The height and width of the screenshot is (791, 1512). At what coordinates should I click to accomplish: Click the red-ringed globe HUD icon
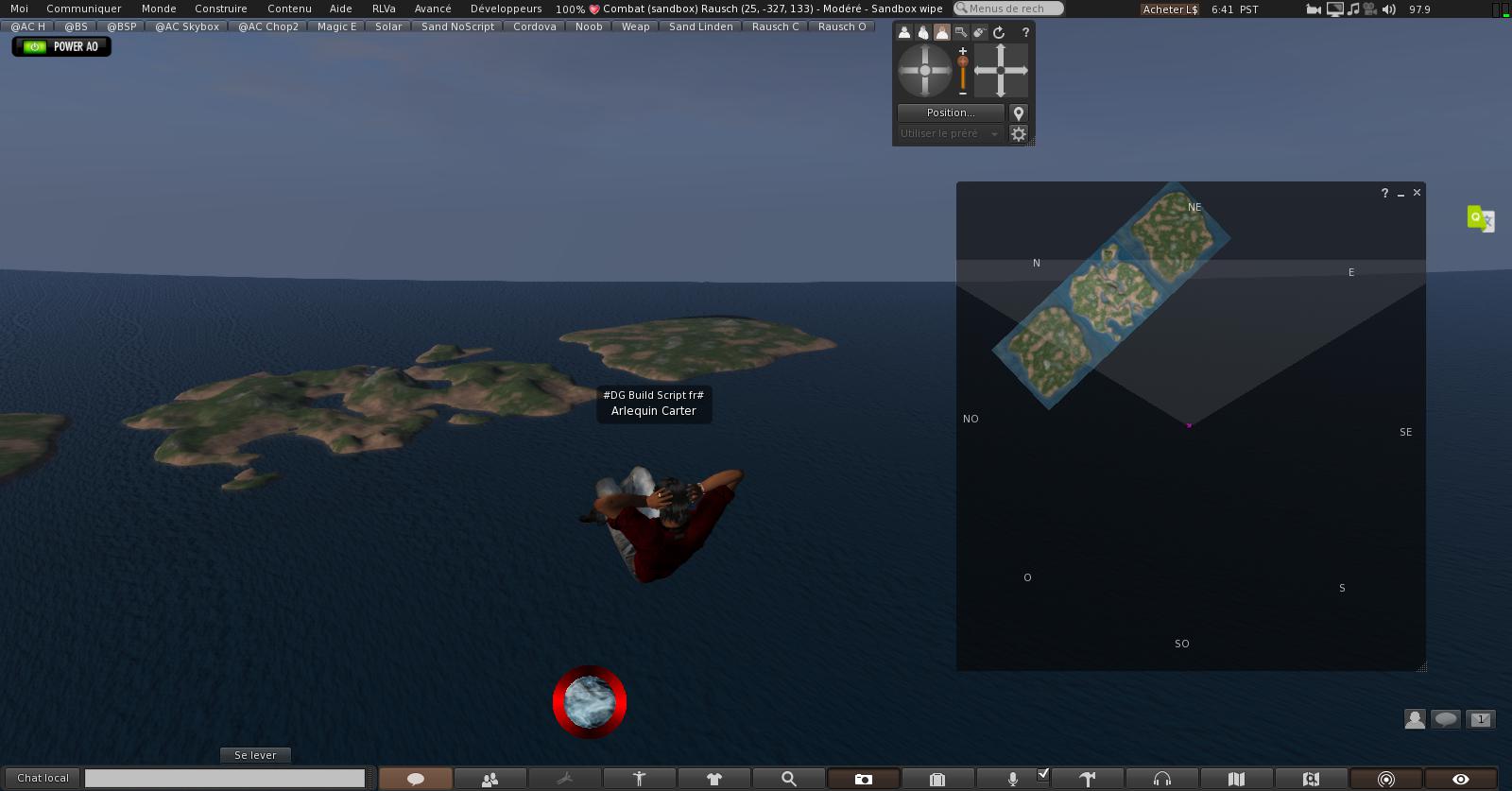click(590, 702)
